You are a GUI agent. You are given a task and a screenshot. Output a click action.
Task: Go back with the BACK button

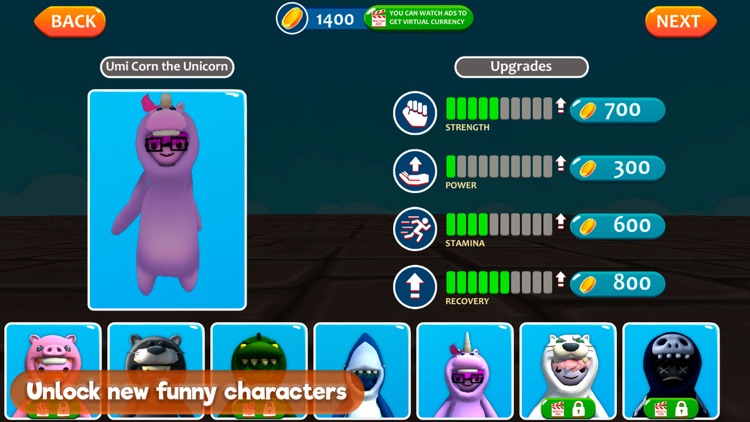click(70, 21)
